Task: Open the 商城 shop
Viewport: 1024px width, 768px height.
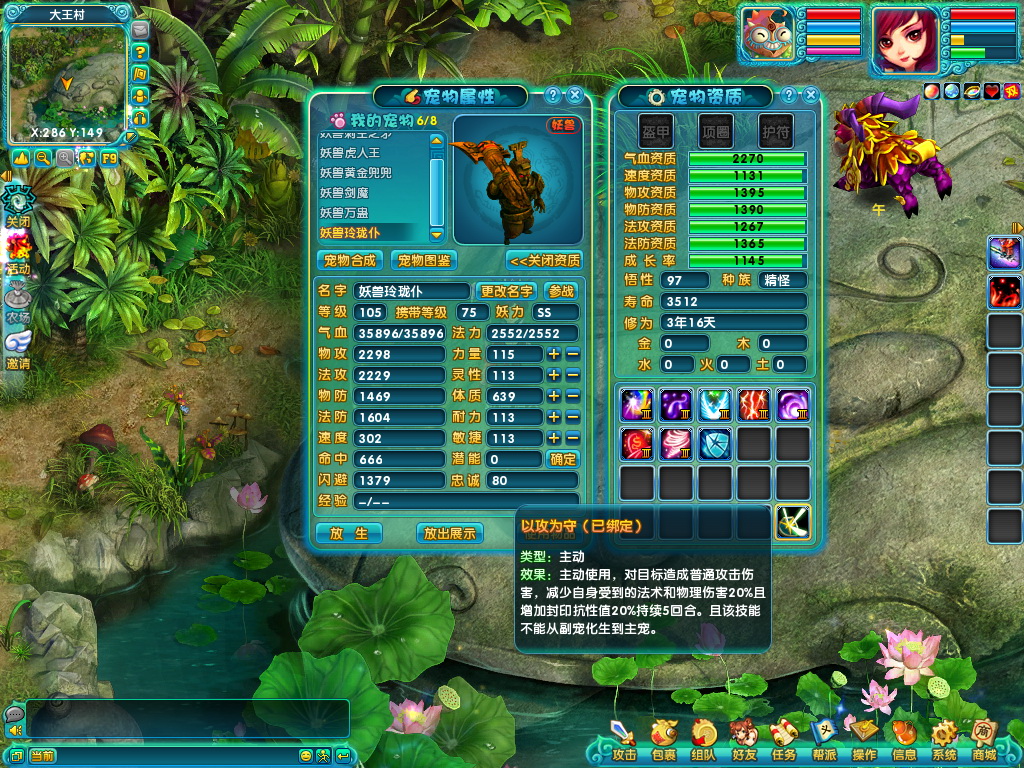Action: tap(983, 740)
